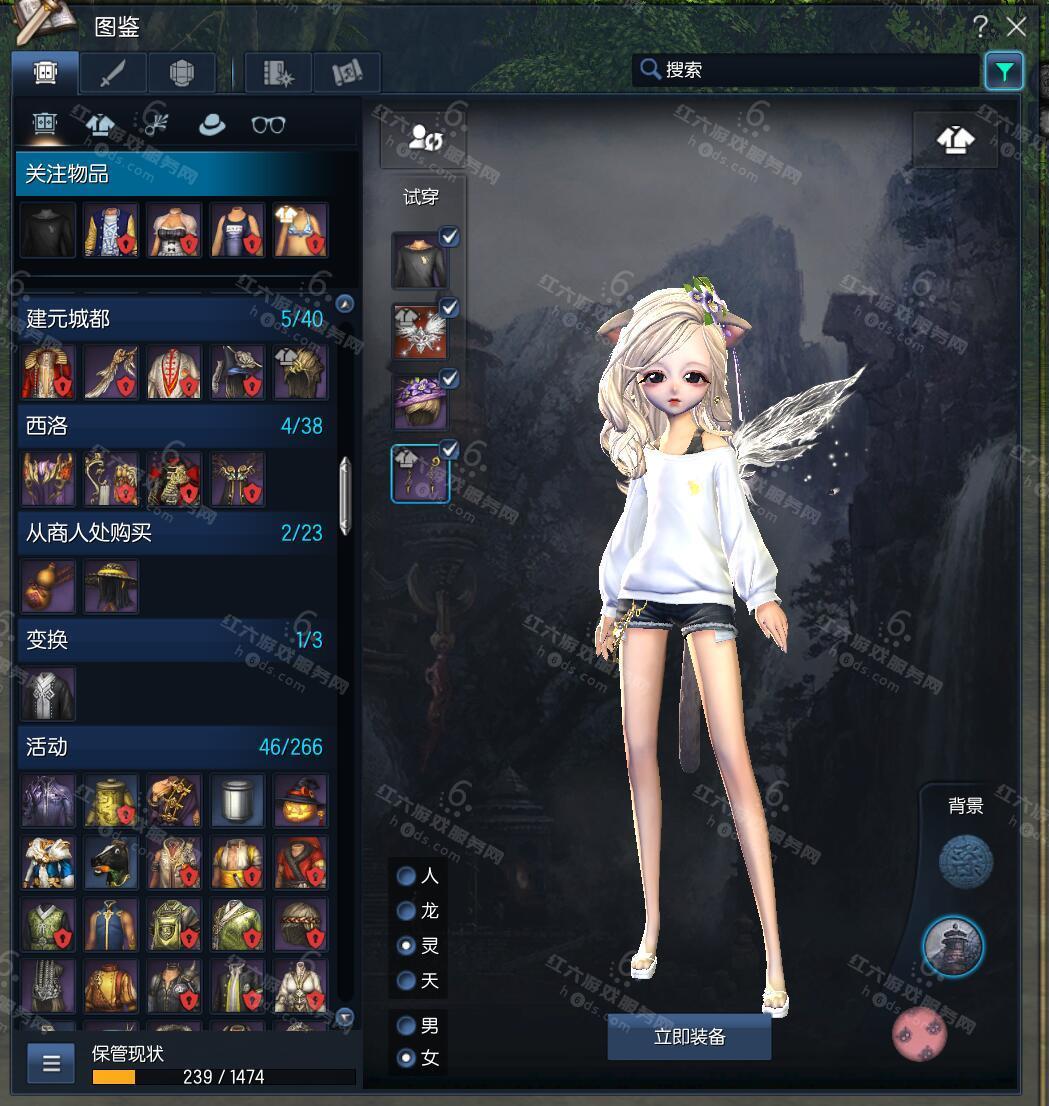Screen dimensions: 1049x1106
Task: Select the hat category tab
Action: [x=211, y=124]
